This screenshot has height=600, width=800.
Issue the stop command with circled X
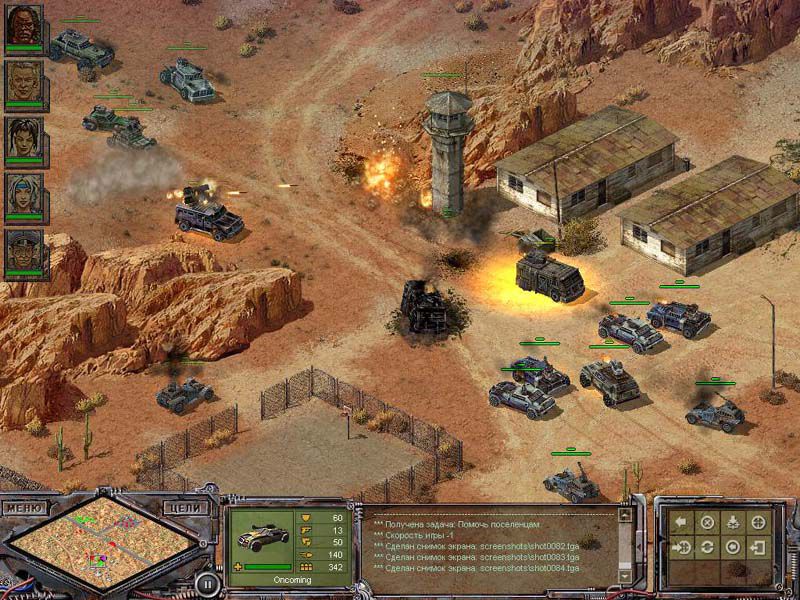point(707,522)
